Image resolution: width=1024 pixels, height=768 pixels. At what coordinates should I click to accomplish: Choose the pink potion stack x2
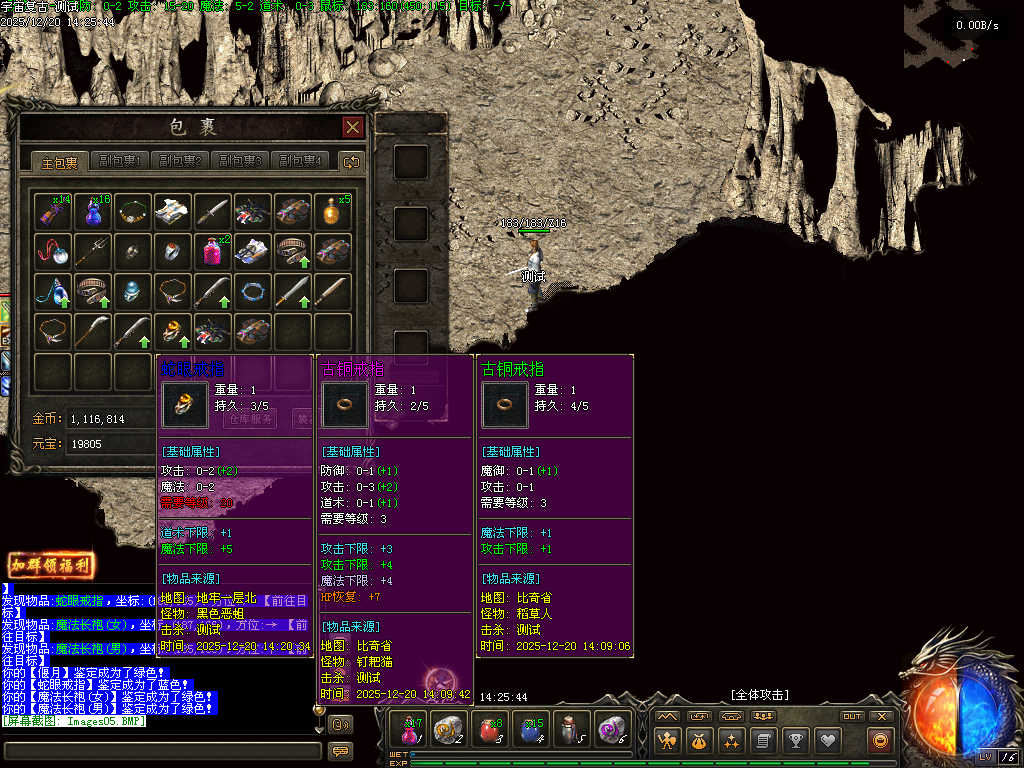tap(213, 250)
